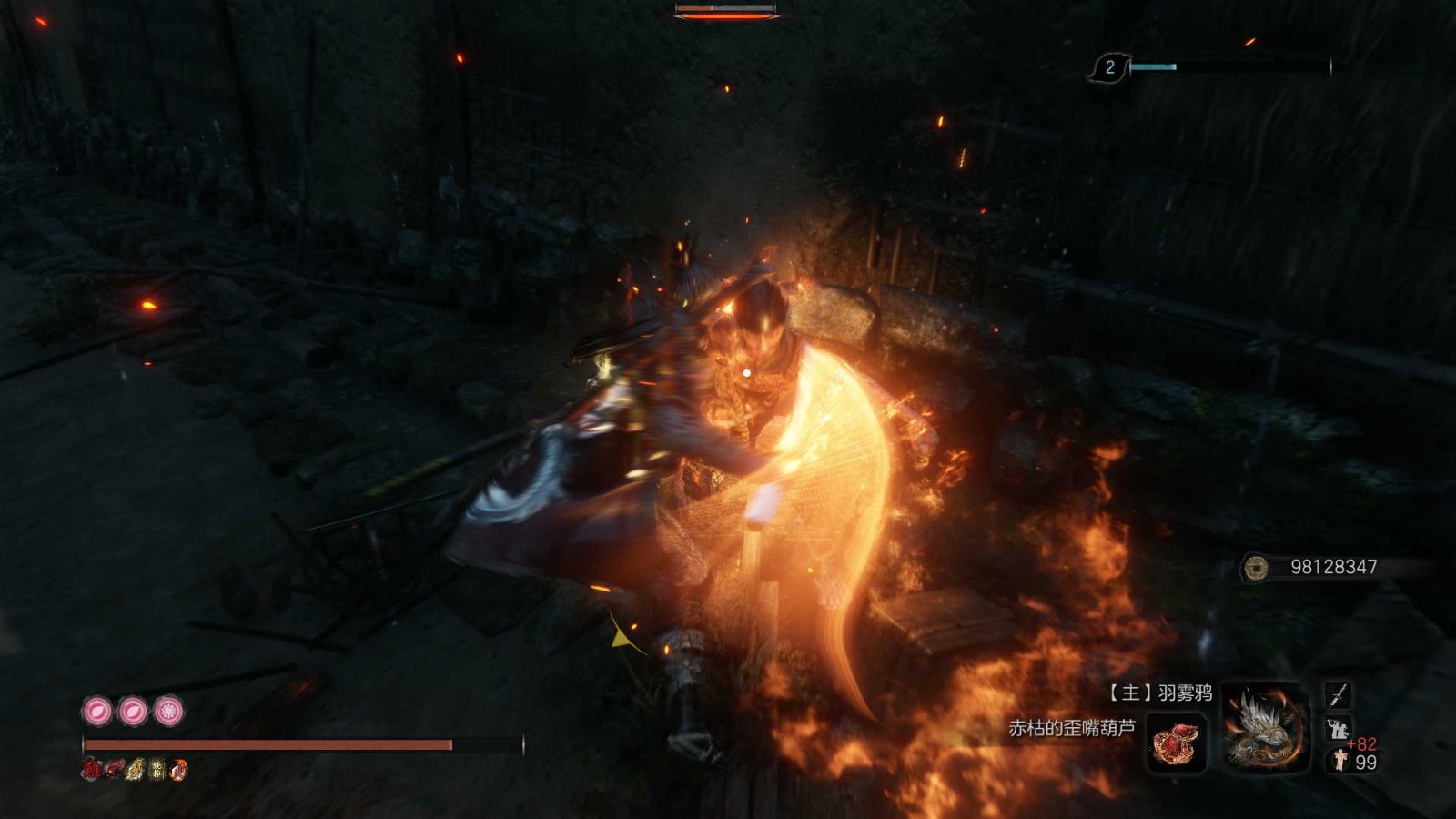Click the blade combat art icon

(1338, 695)
